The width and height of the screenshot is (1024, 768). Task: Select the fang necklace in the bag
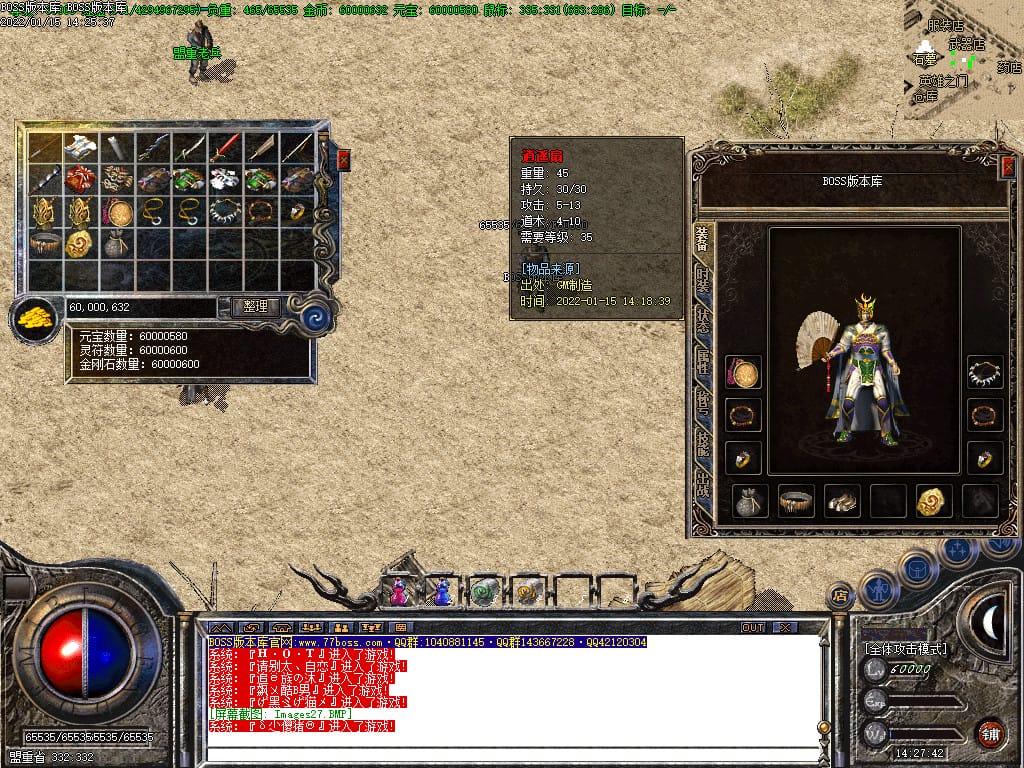click(223, 212)
